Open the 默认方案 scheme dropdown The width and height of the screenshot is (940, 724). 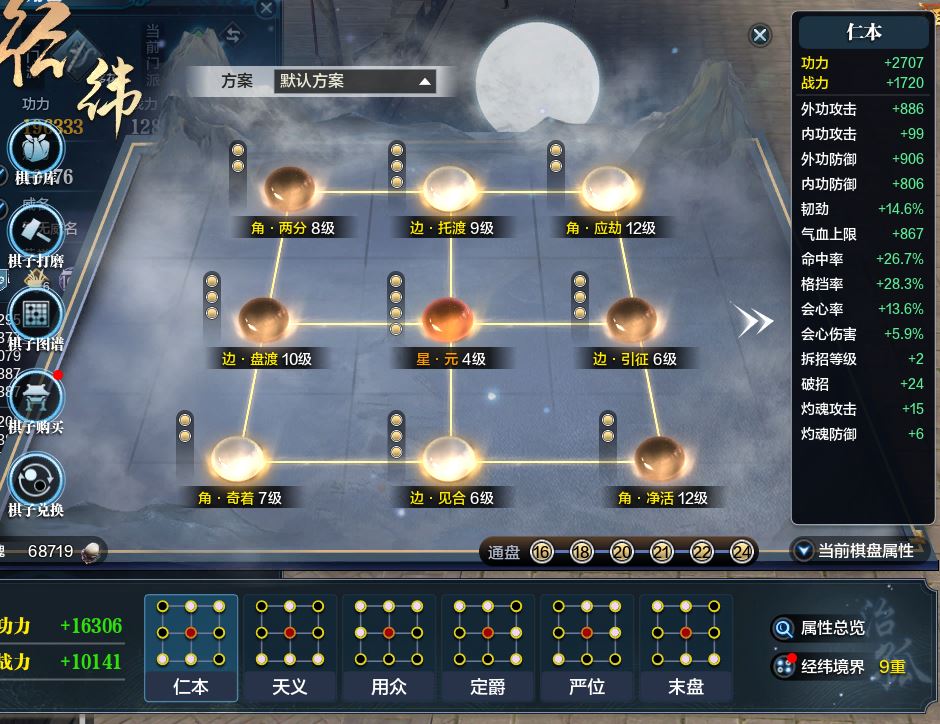(355, 82)
